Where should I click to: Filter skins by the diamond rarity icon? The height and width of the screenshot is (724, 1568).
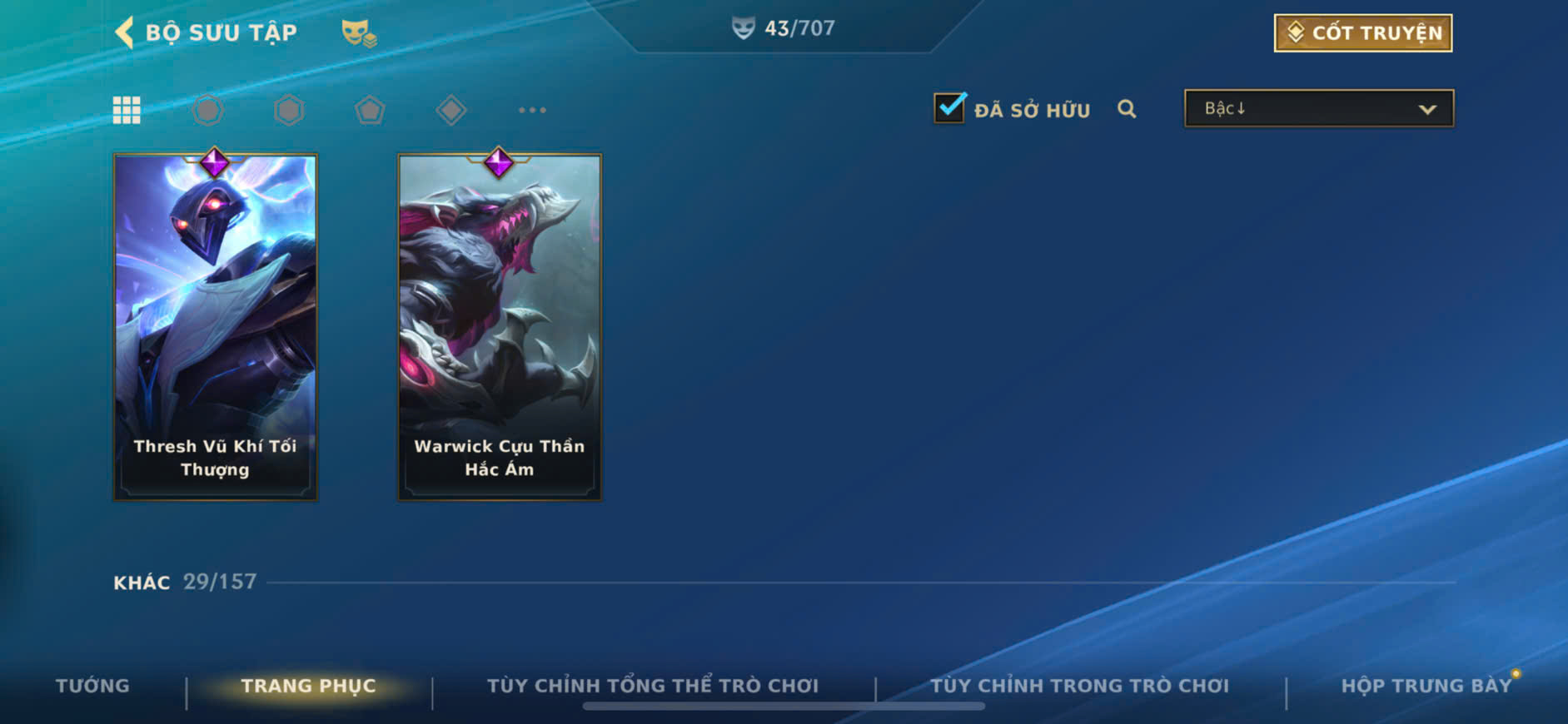click(450, 110)
